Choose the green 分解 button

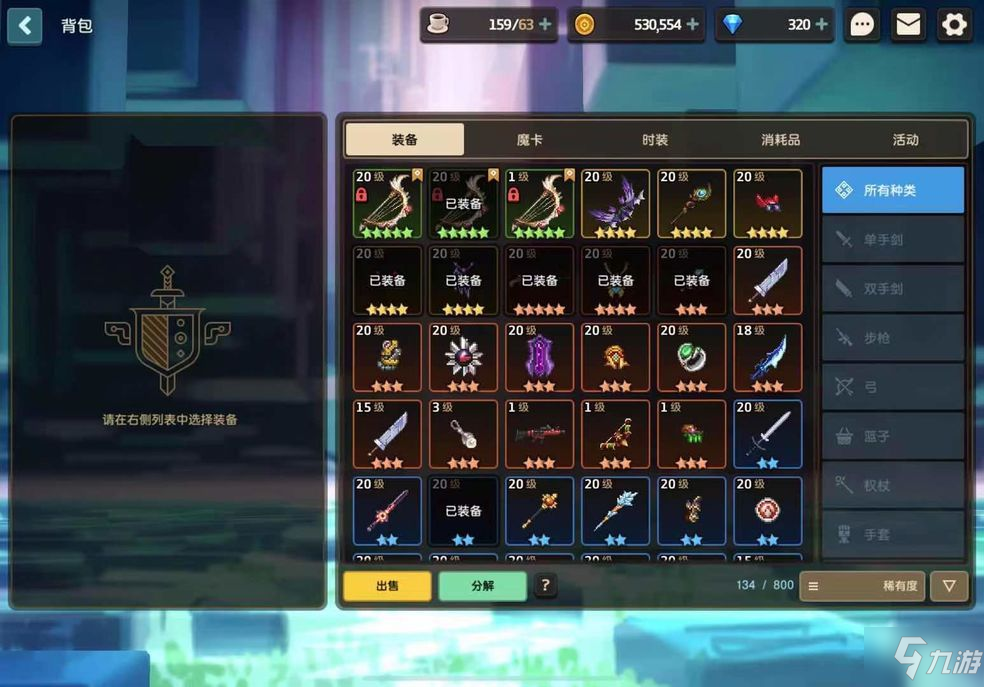click(x=482, y=586)
